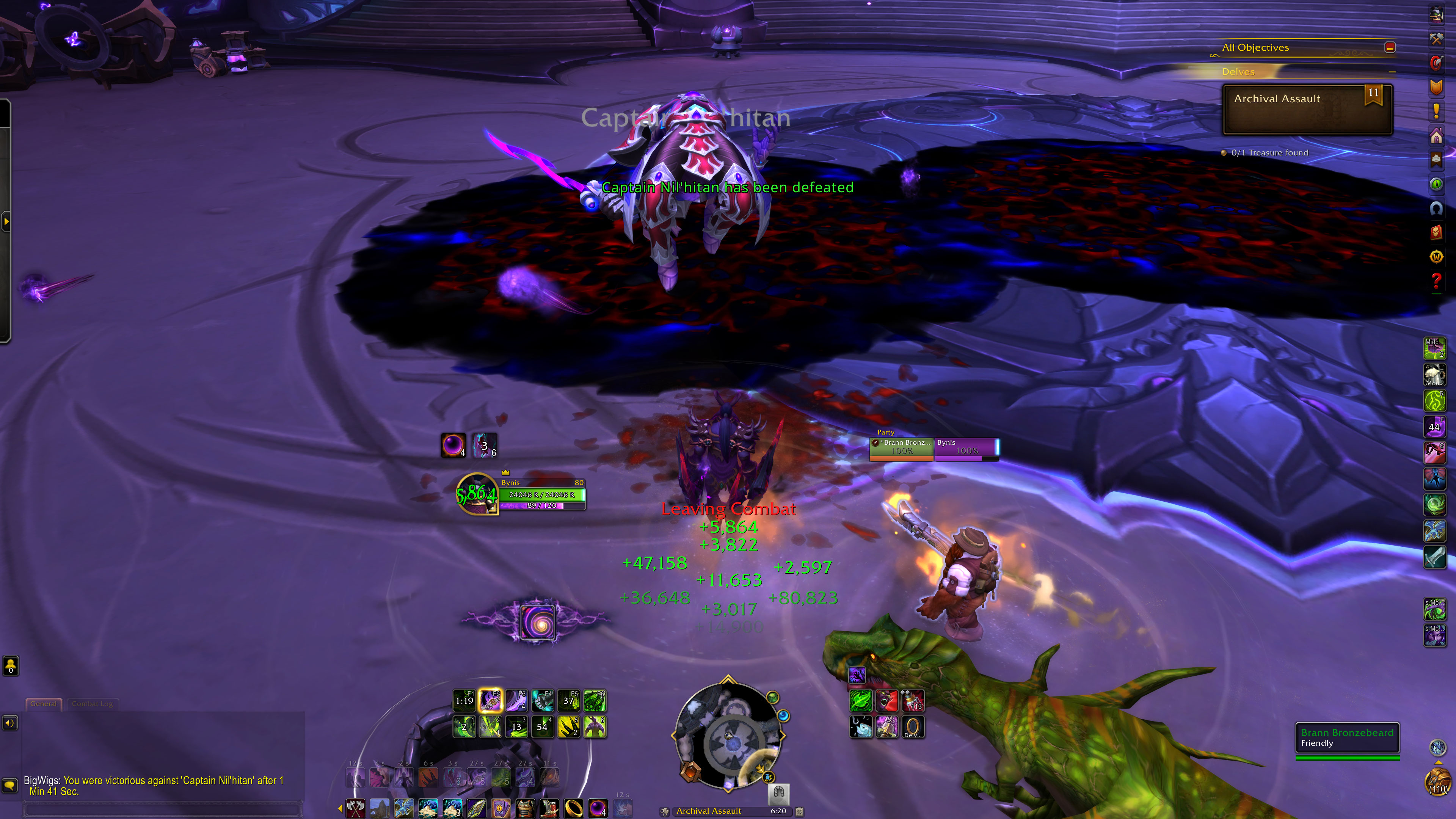Open the red question mark help button
The height and width of the screenshot is (819, 1456).
coord(1436,280)
